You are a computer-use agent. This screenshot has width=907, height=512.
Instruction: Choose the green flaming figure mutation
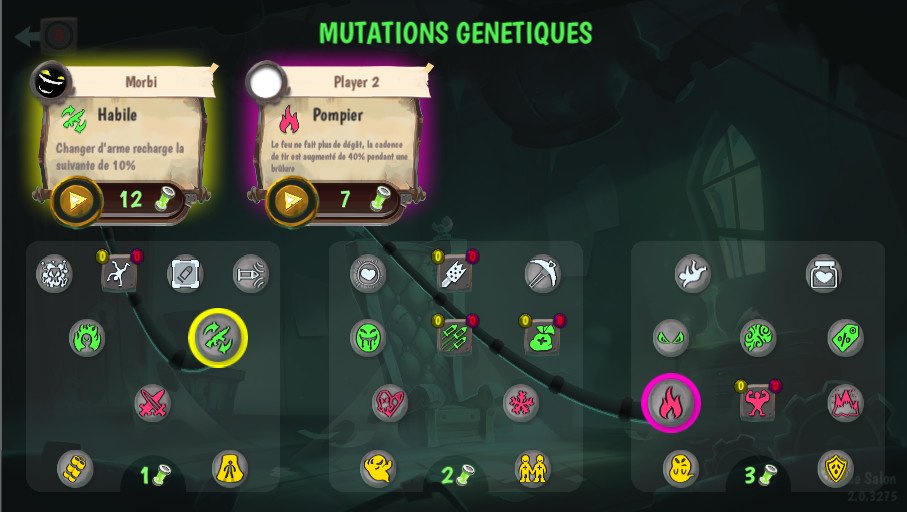click(x=88, y=337)
